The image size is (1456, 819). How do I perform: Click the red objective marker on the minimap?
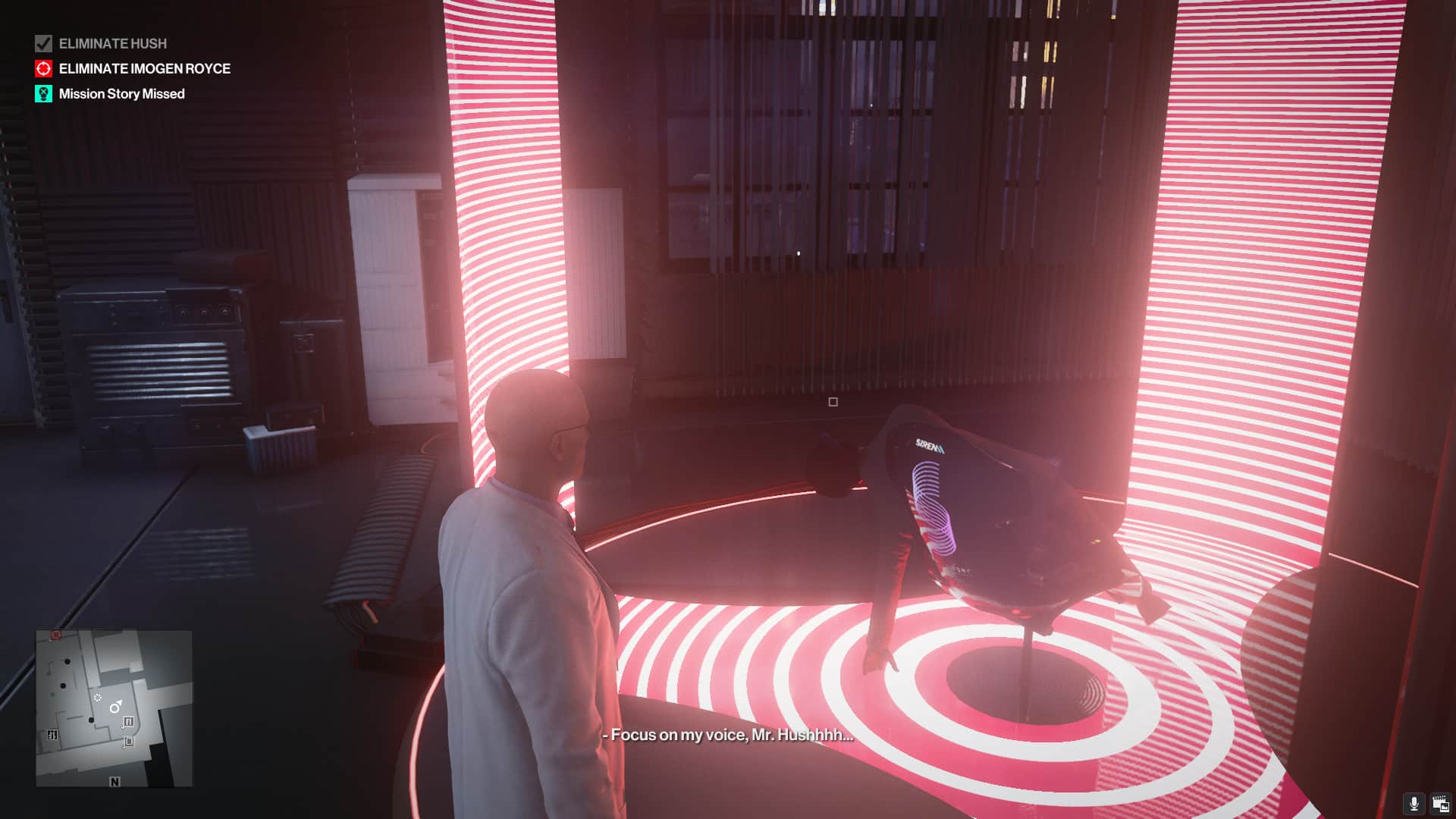point(56,635)
